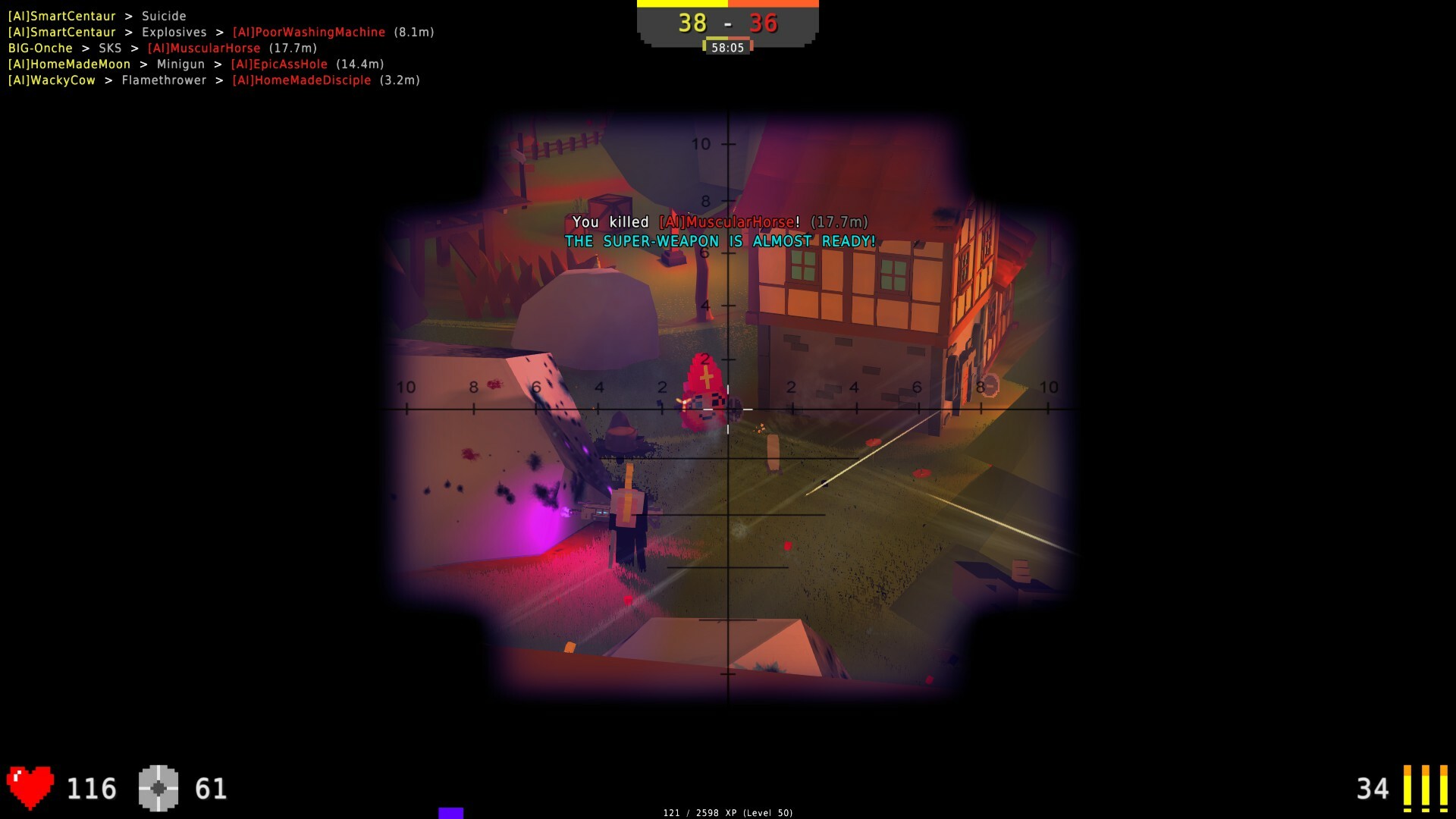The image size is (1456, 819).
Task: Toggle the purple indicator on the bottom bar
Action: click(x=451, y=813)
